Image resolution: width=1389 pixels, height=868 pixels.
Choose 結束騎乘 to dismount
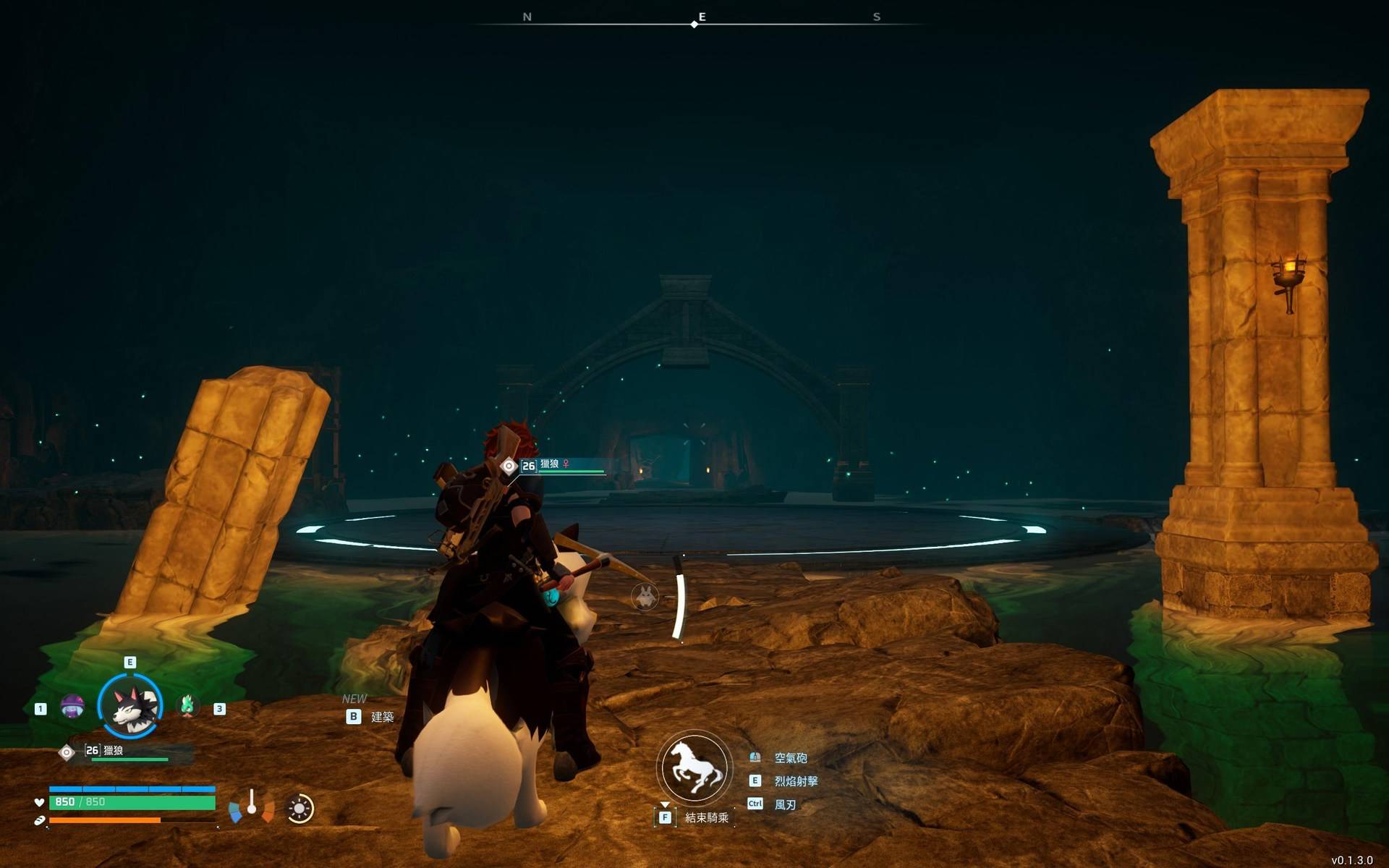pos(705,817)
